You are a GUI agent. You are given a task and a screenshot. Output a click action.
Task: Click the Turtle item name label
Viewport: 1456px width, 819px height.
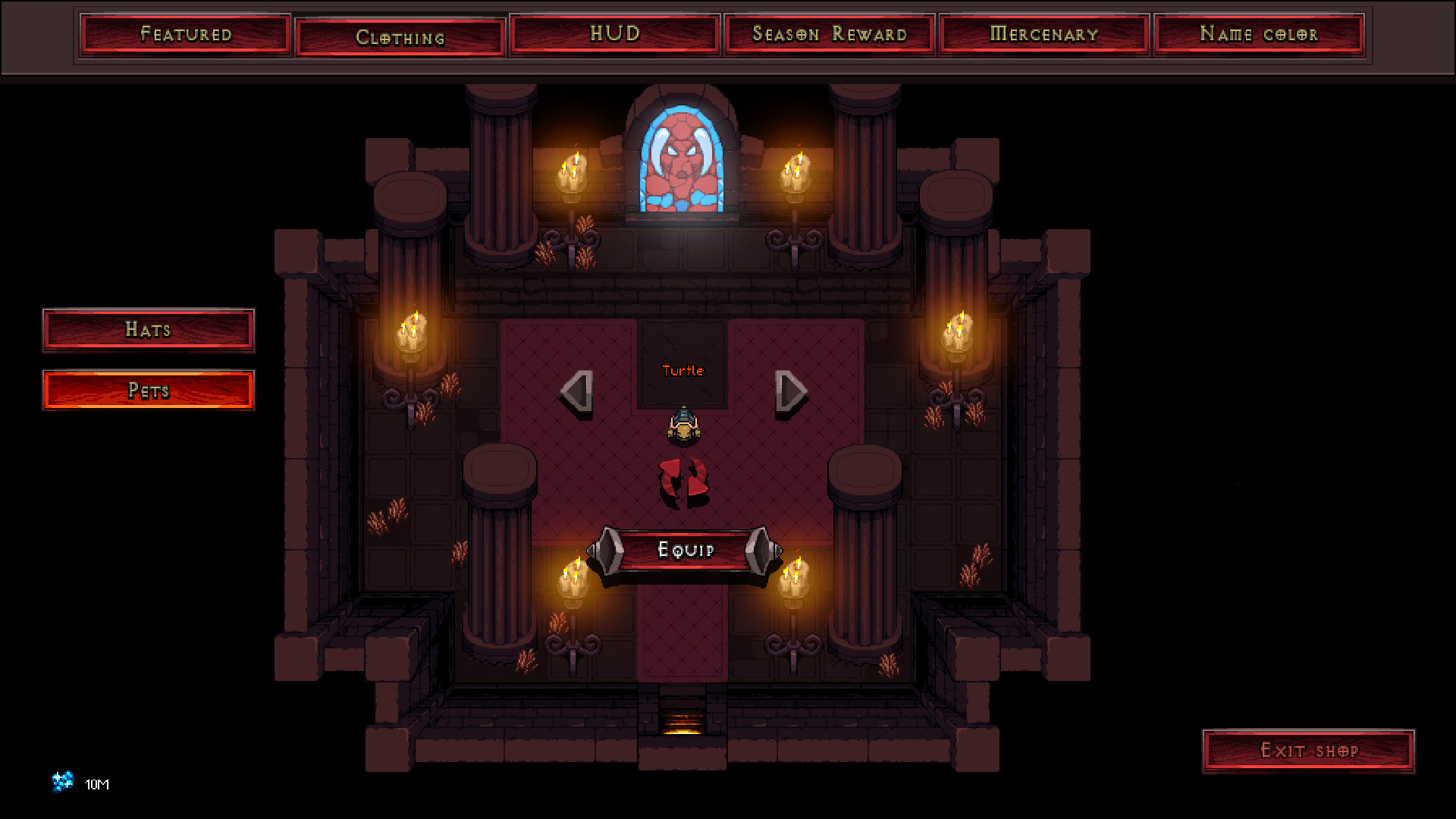point(683,371)
